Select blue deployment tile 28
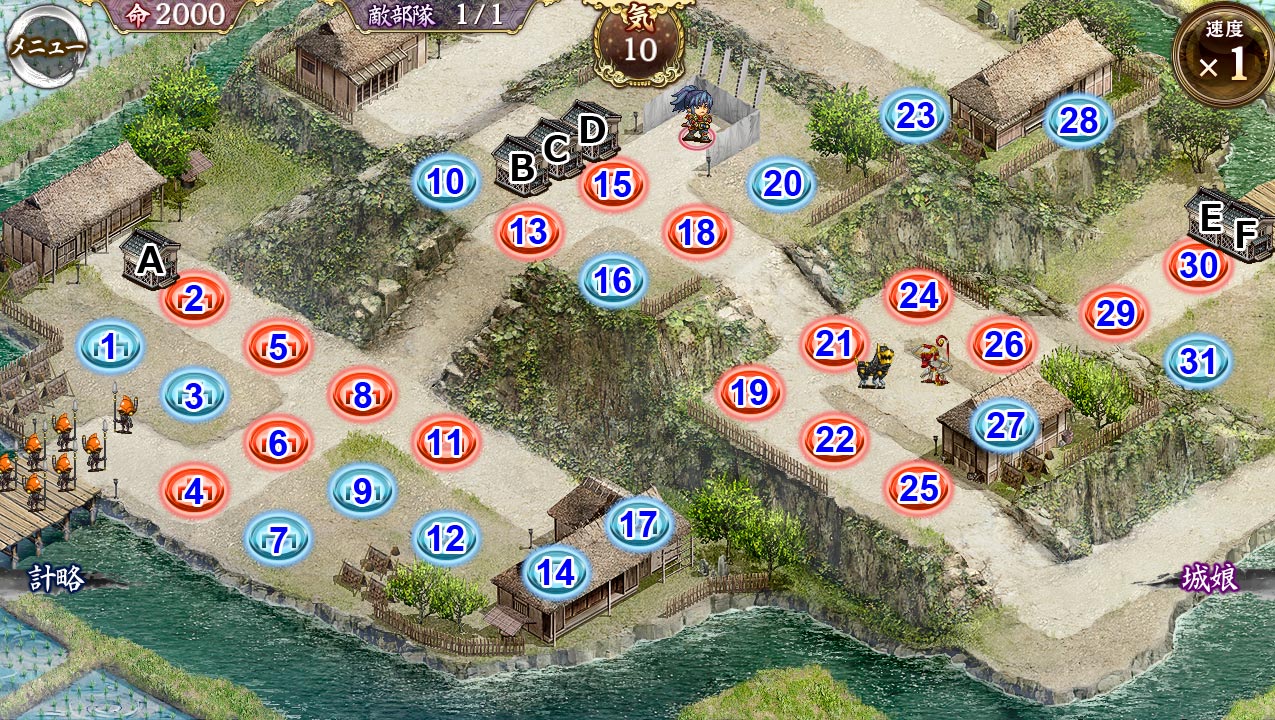Image resolution: width=1275 pixels, height=720 pixels. click(1079, 121)
